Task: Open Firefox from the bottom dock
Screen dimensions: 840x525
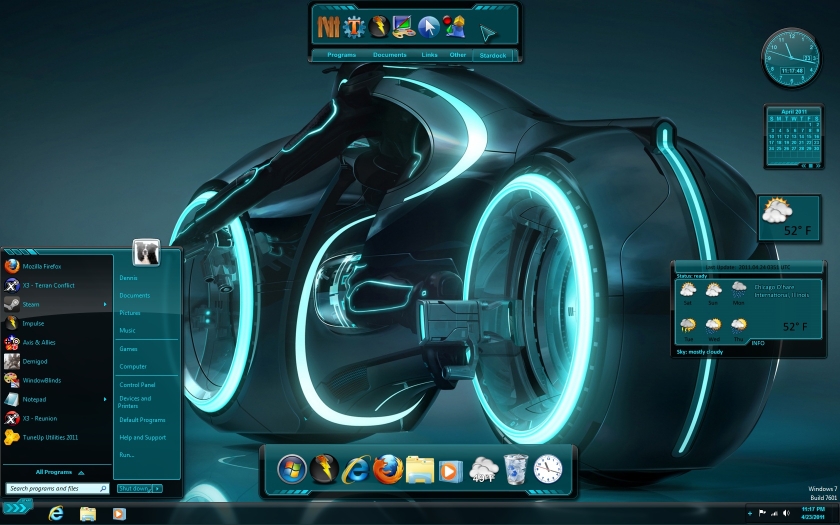Action: (x=387, y=467)
